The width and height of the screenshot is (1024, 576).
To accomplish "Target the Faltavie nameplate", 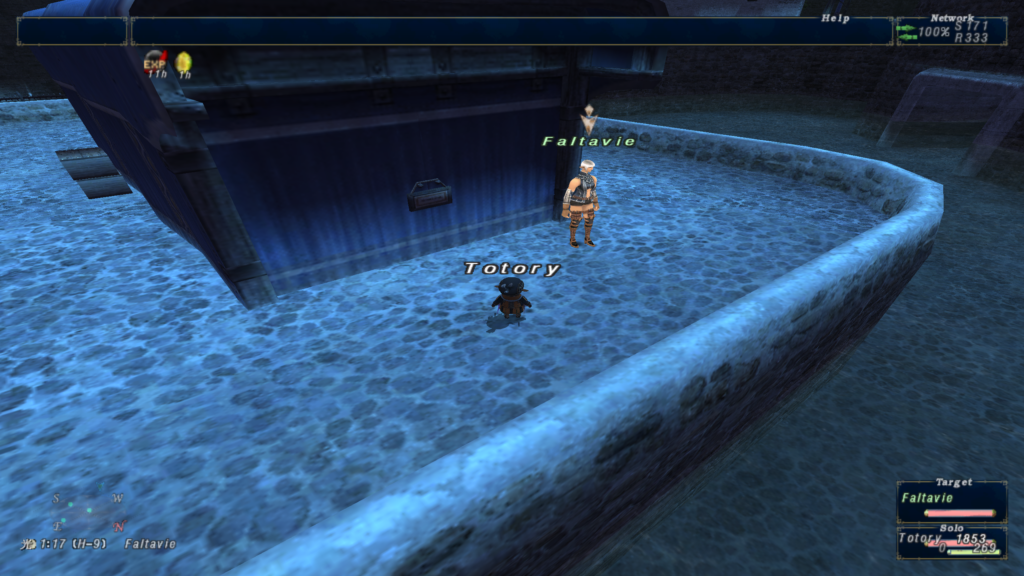I will (x=589, y=141).
